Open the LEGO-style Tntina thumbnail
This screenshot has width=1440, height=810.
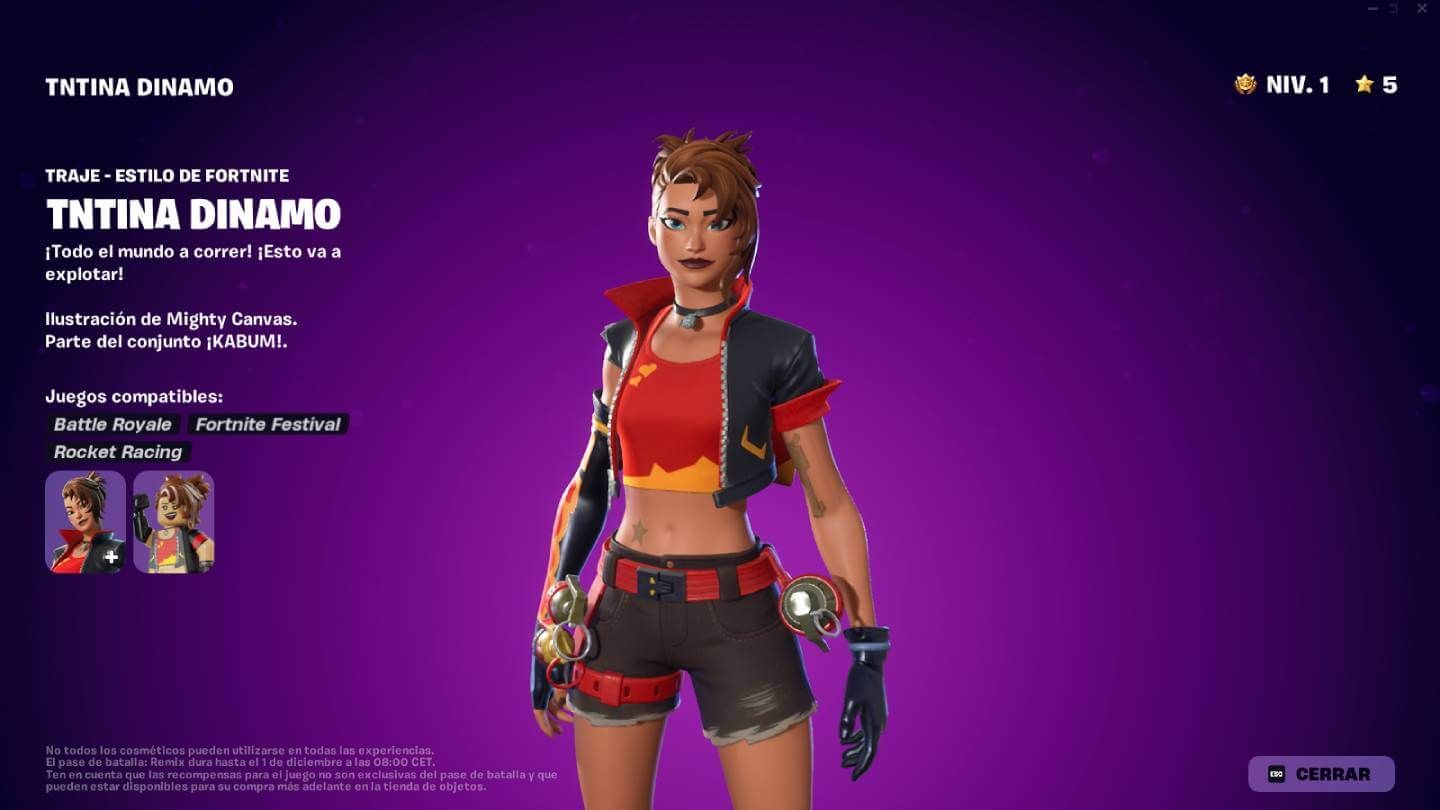pyautogui.click(x=173, y=521)
